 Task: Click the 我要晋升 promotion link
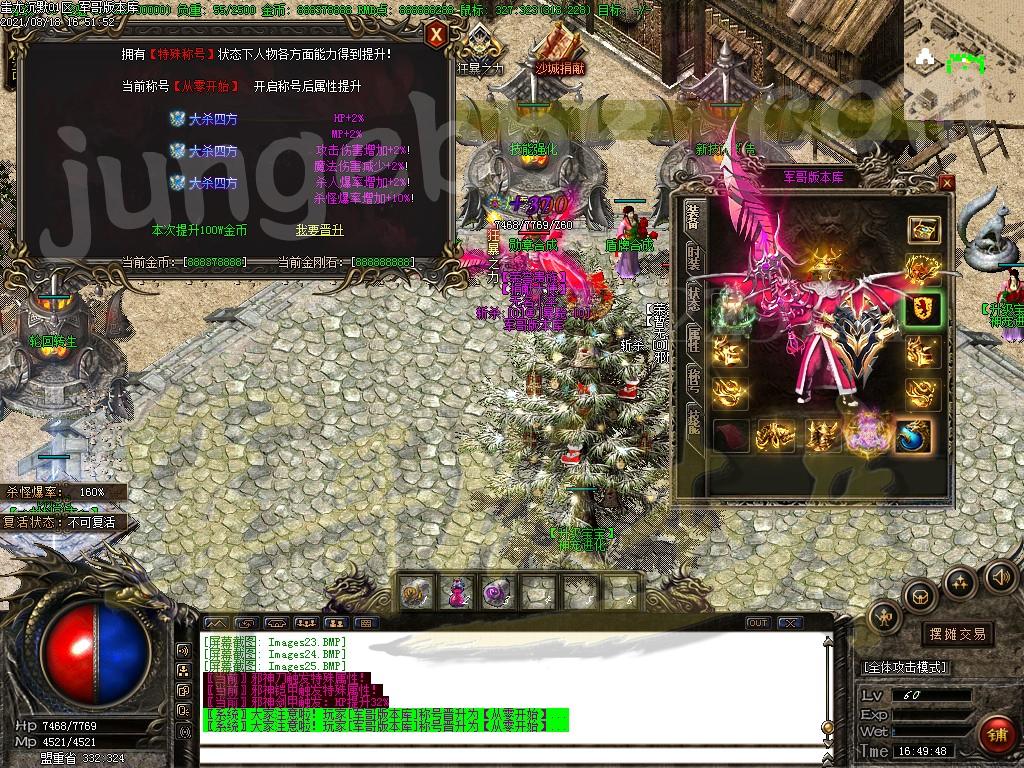(x=319, y=230)
